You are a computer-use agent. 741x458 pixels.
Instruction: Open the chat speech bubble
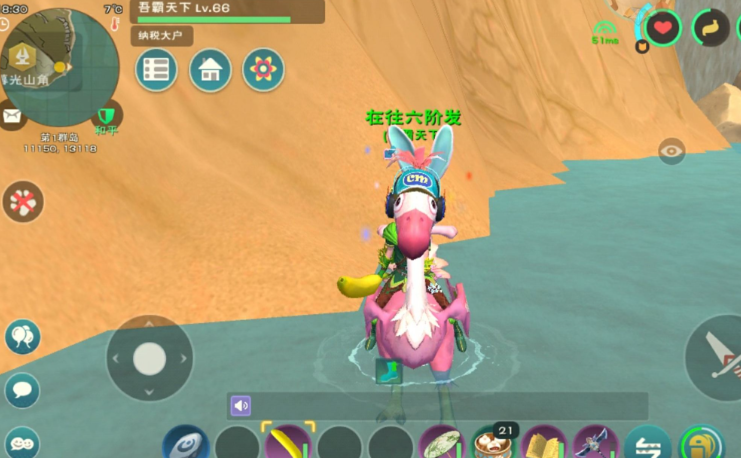pyautogui.click(x=22, y=389)
